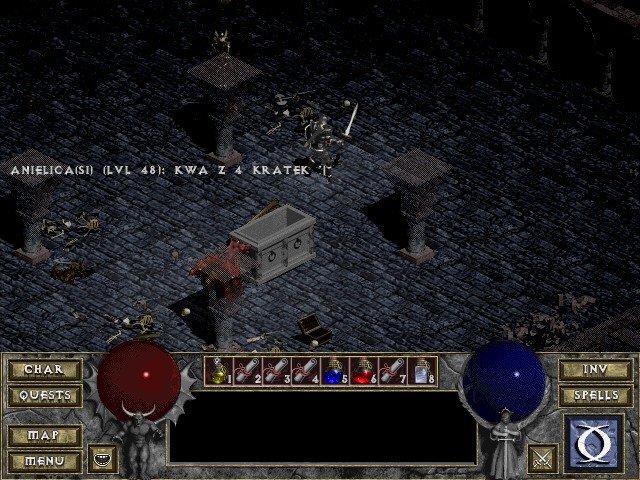The width and height of the screenshot is (640, 480).
Task: Use the white potion in belt slot 8
Action: click(x=421, y=371)
